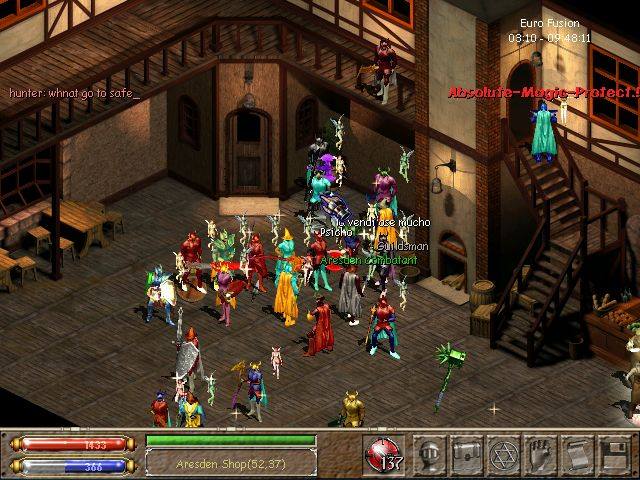Open the magic hexagram spellbook icon

pos(503,453)
